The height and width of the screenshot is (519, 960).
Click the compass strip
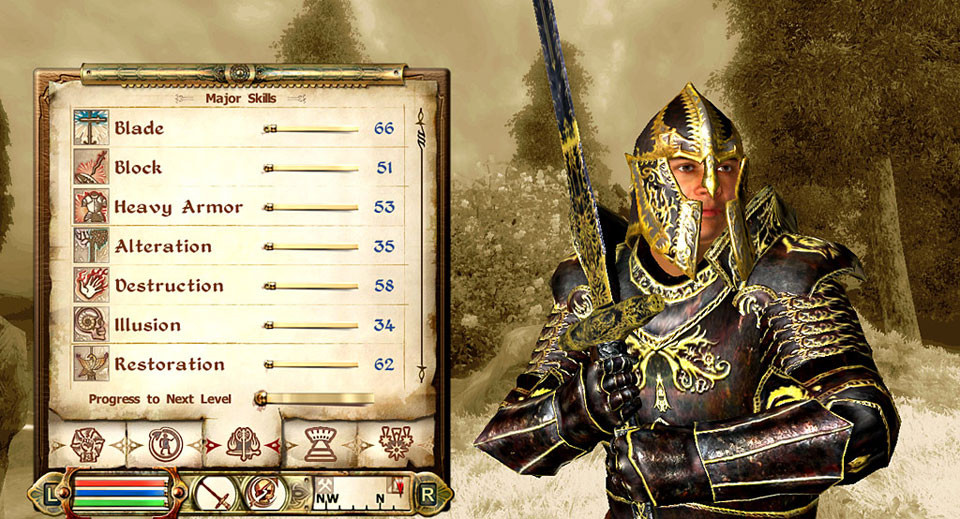[x=362, y=493]
